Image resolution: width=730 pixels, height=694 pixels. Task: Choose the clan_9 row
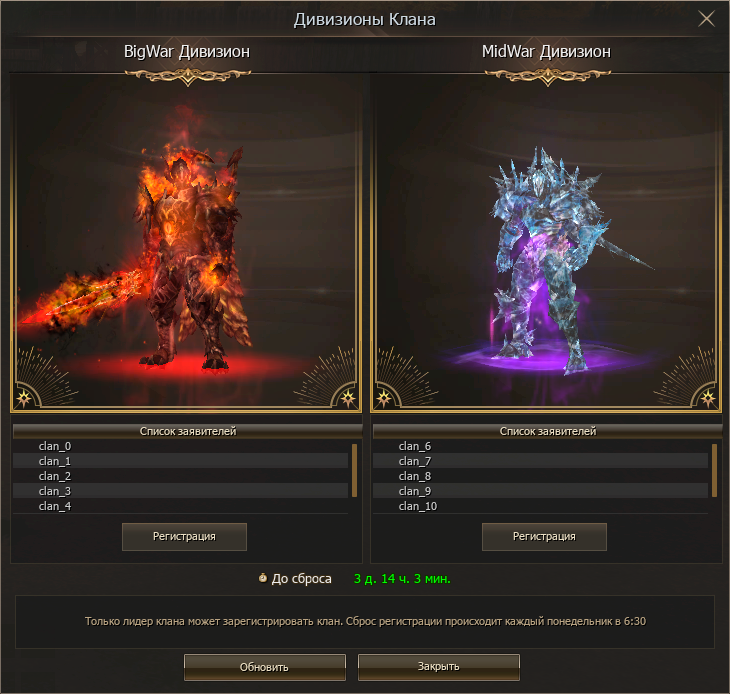[x=540, y=491]
